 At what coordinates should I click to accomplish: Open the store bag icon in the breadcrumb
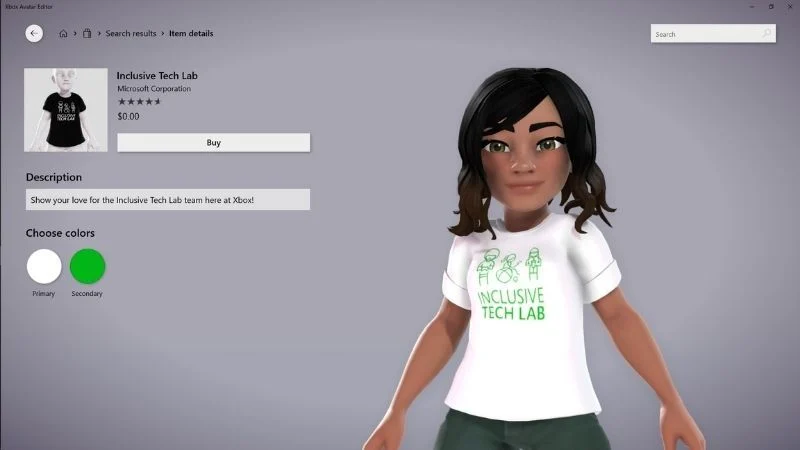(88, 34)
